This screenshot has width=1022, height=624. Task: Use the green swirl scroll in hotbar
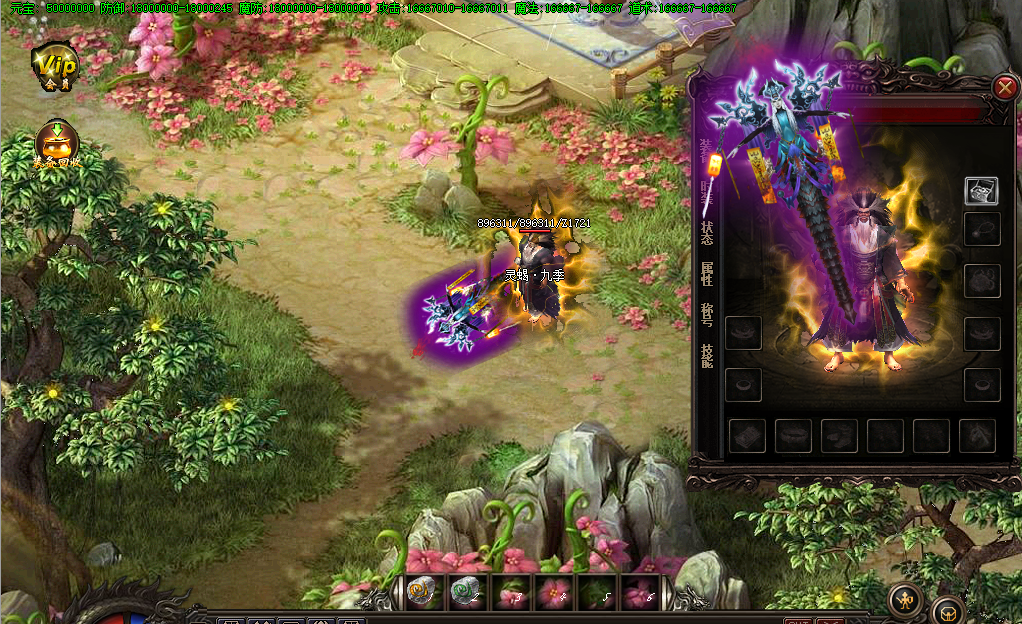465,593
